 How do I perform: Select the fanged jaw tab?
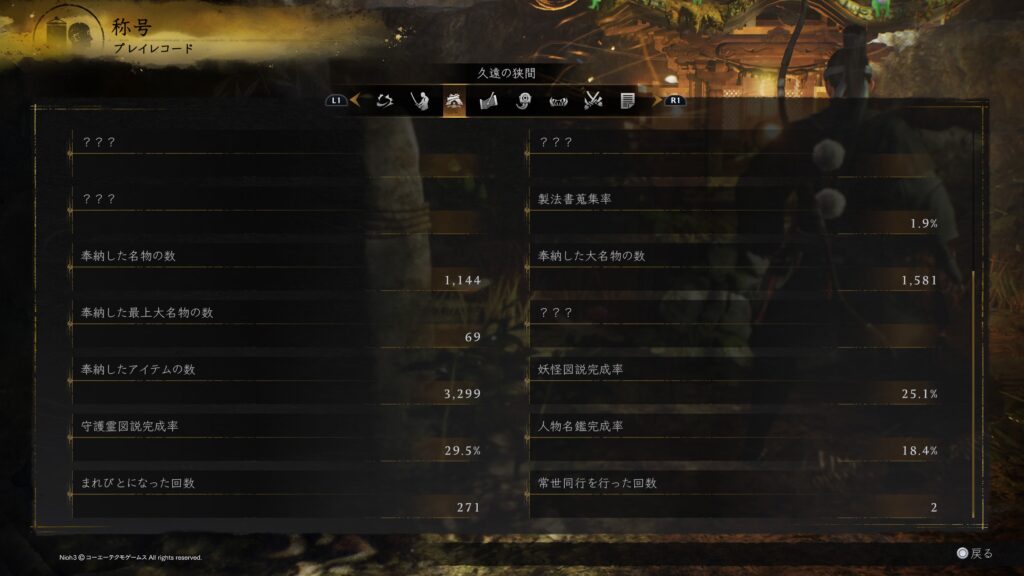(x=558, y=100)
